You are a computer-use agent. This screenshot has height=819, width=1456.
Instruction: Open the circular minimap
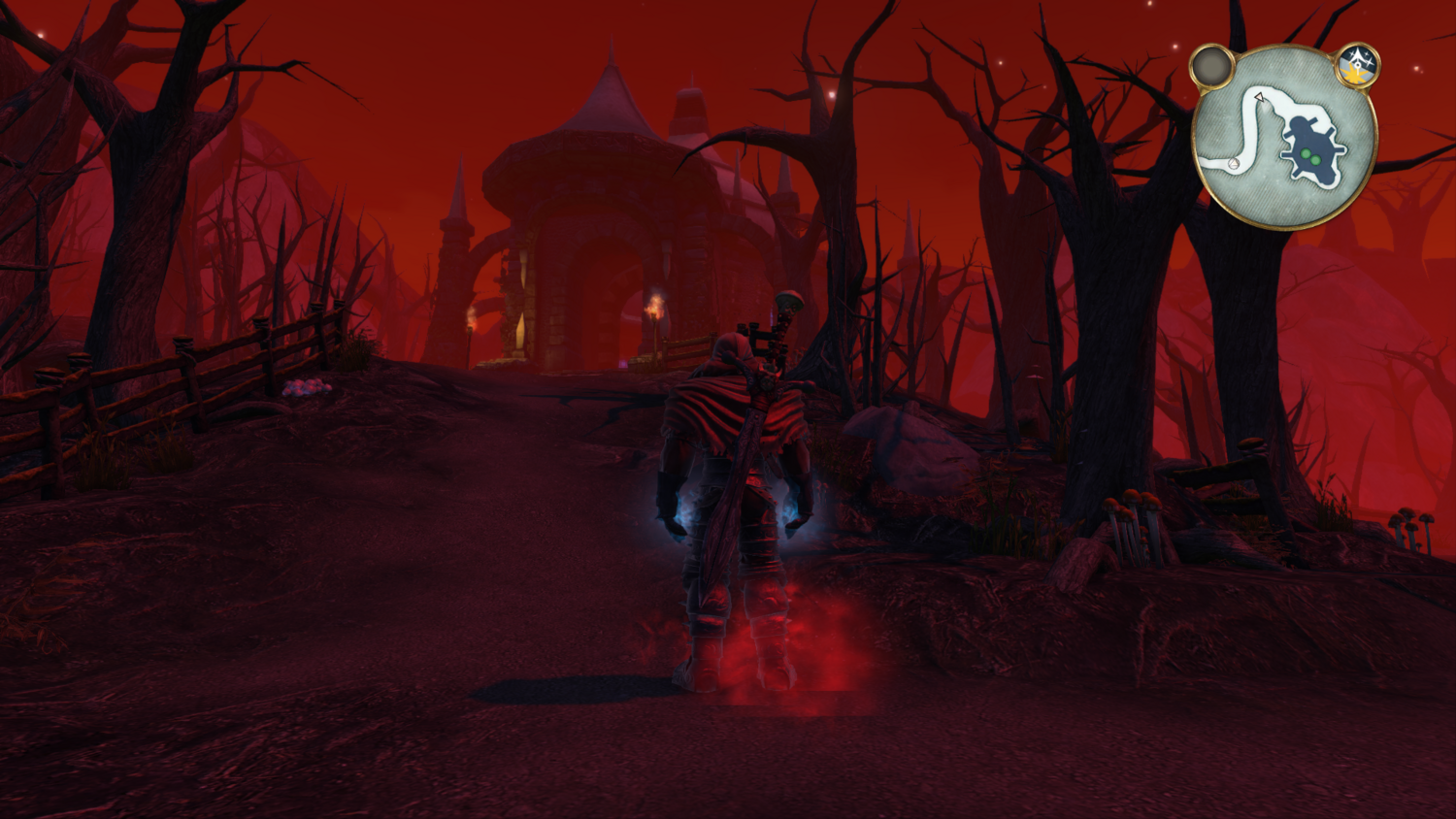point(1283,137)
